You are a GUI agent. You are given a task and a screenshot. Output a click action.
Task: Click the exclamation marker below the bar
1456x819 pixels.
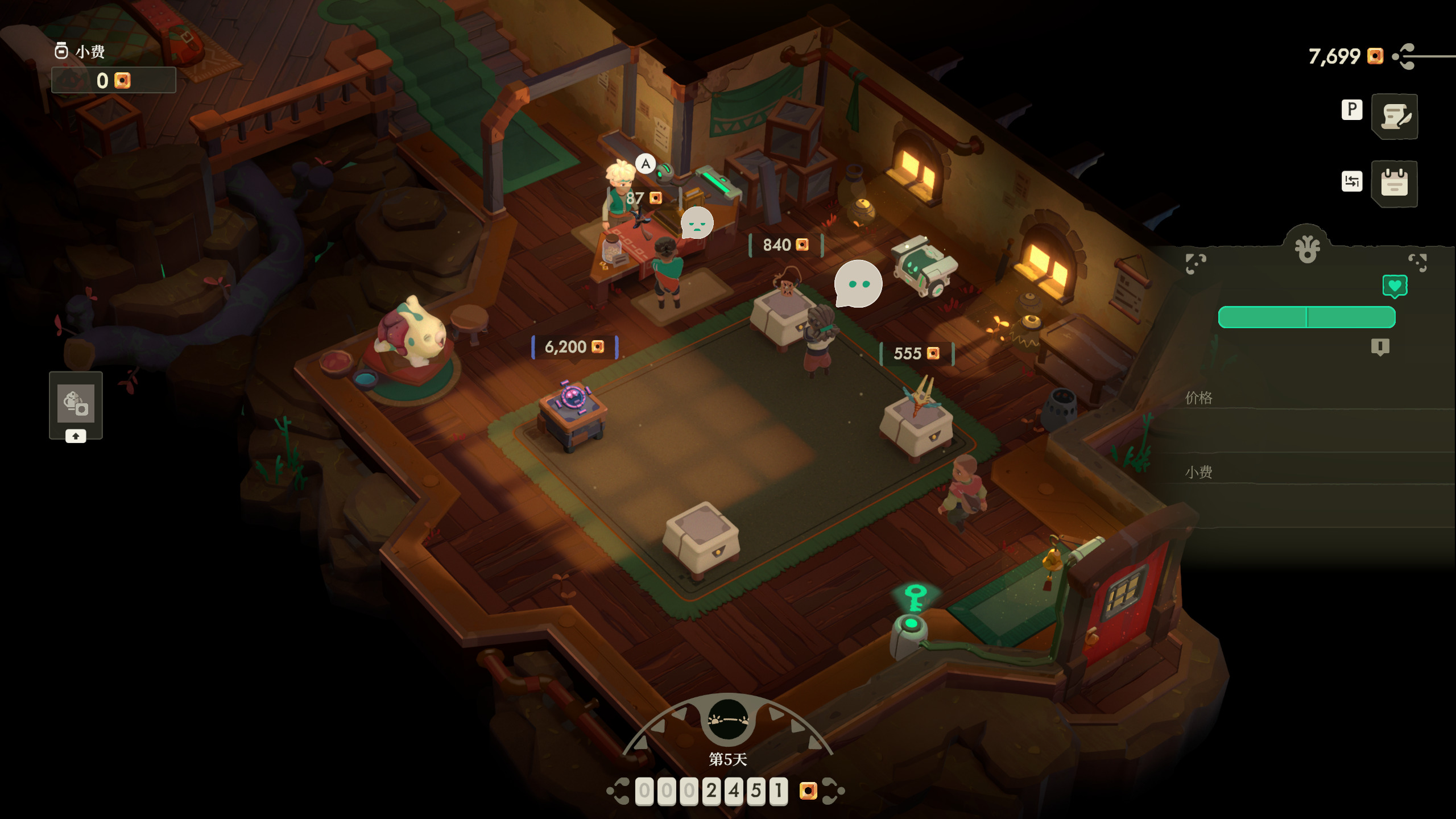tap(1380, 346)
